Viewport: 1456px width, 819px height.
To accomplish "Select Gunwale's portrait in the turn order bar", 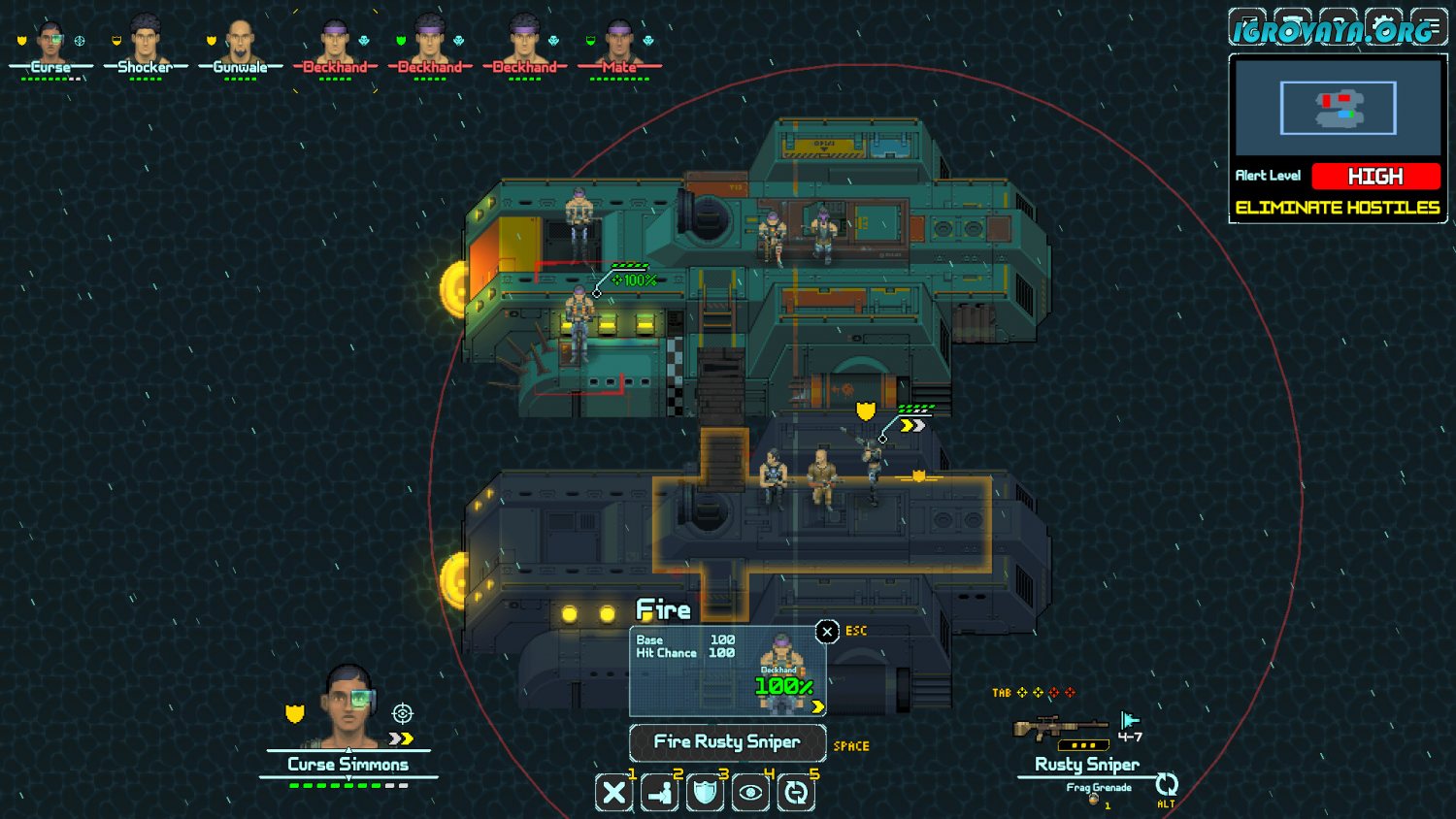I will tap(240, 44).
